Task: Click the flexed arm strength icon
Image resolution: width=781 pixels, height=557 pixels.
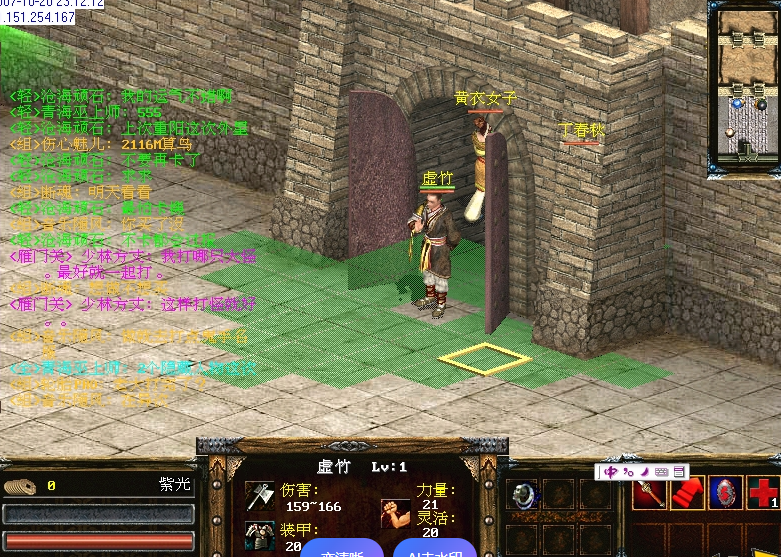Action: tap(395, 514)
